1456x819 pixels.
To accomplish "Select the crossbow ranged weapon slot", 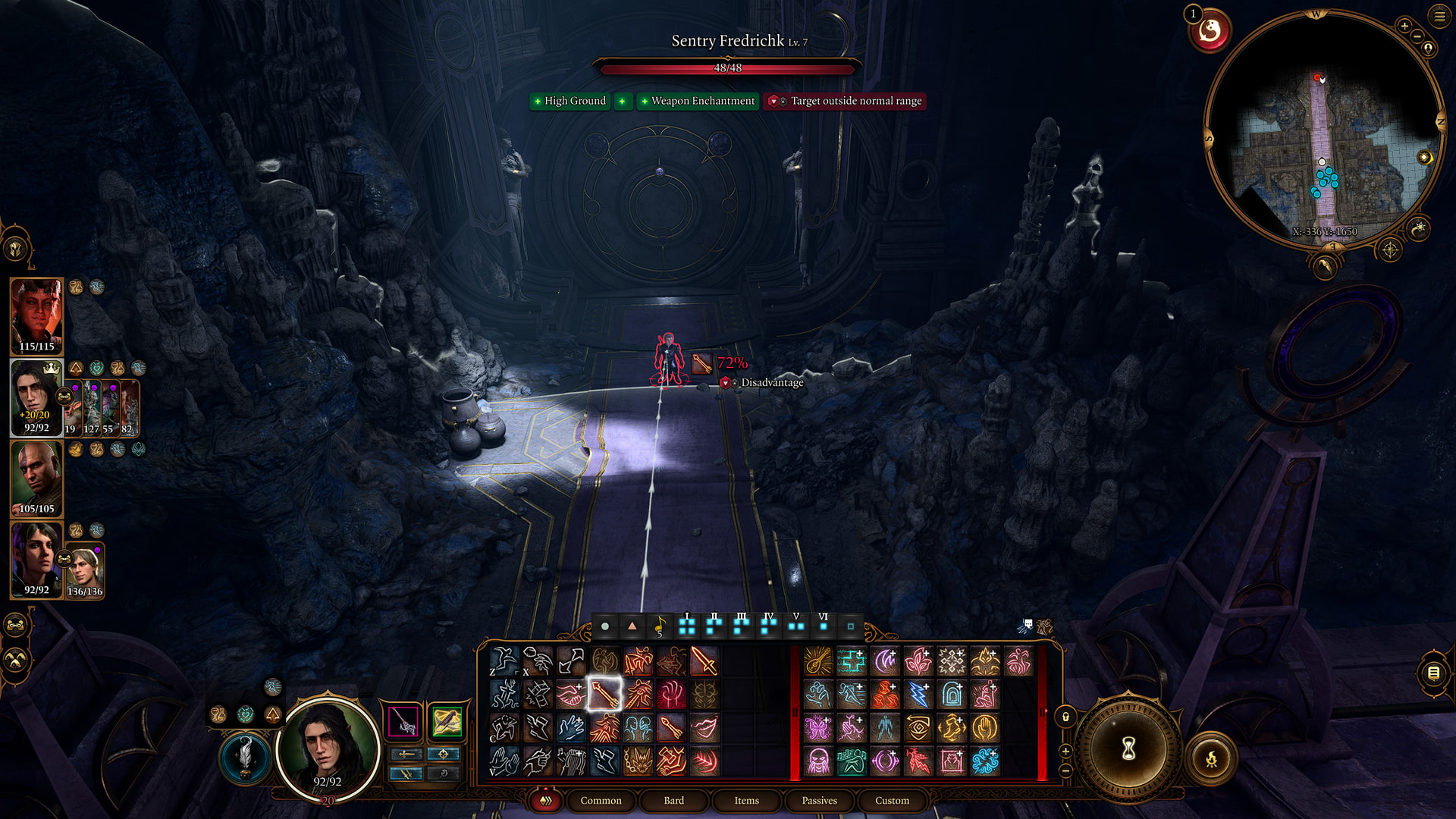I will (x=447, y=721).
